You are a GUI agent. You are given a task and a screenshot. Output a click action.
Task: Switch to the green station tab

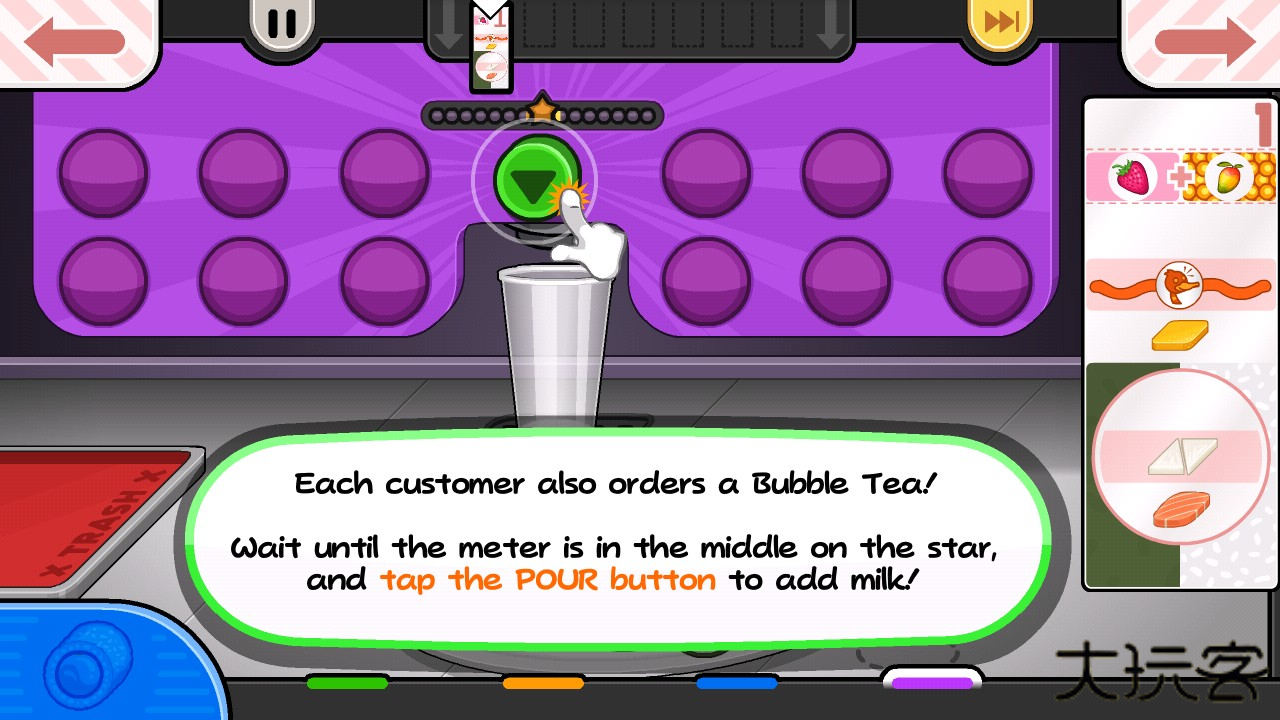347,683
